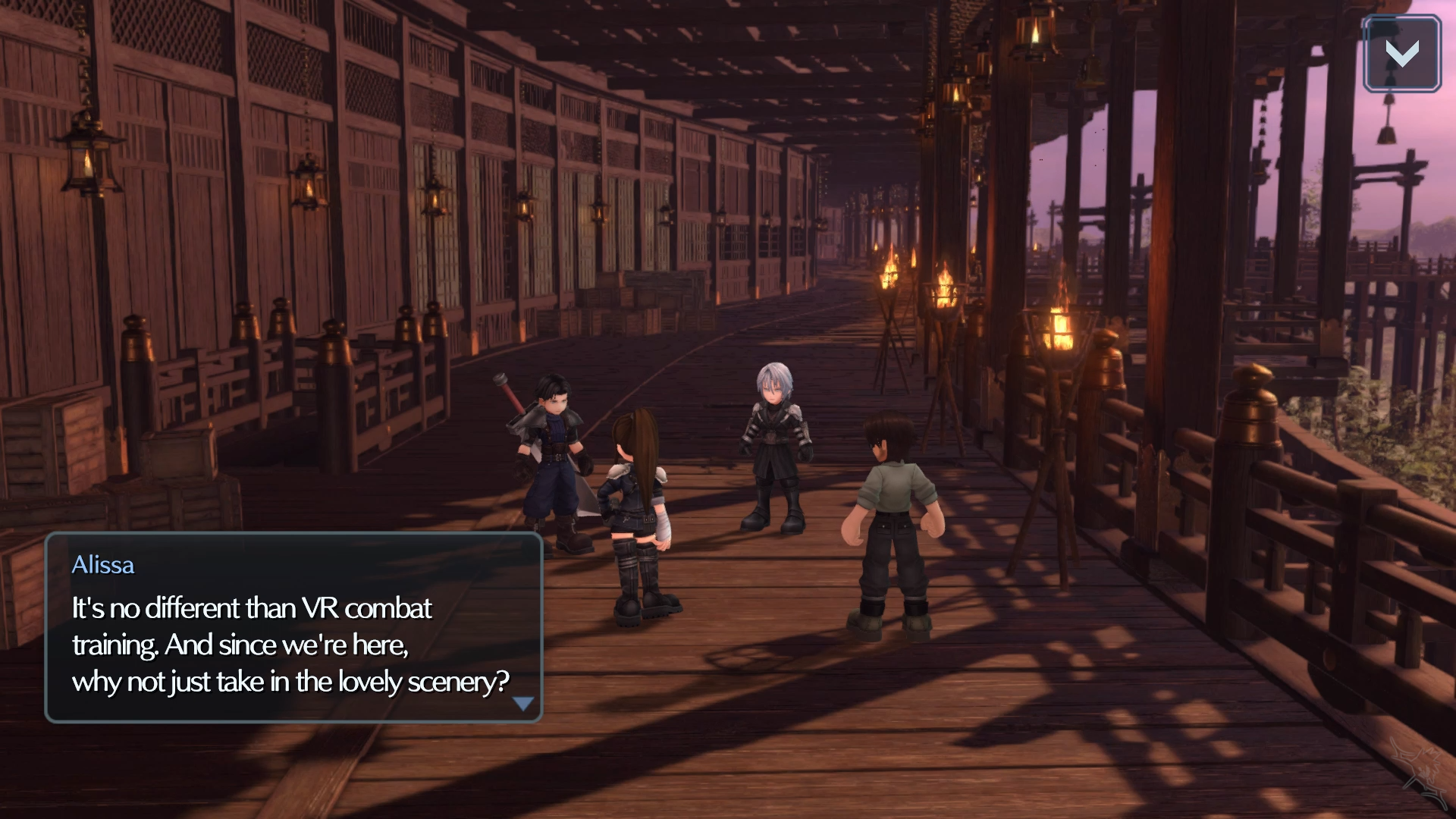Advance Alissa's dialogue with the blue arrow
The image size is (1456, 819).
pyautogui.click(x=523, y=704)
